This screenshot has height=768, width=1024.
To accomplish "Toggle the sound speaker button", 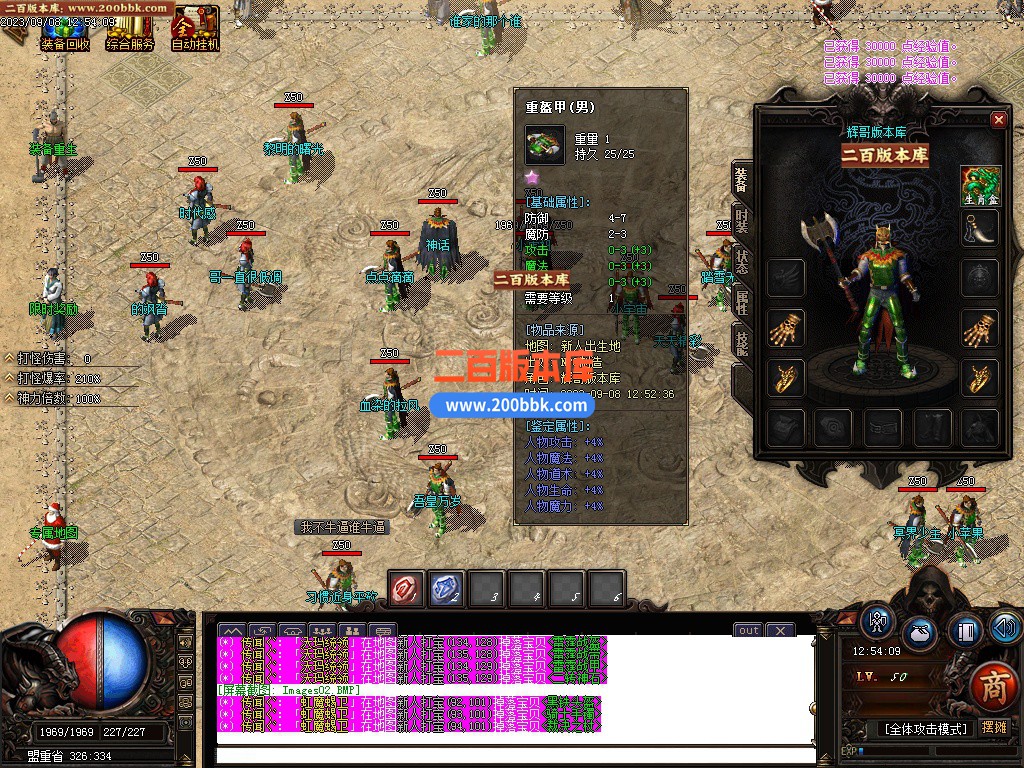I will click(1004, 629).
